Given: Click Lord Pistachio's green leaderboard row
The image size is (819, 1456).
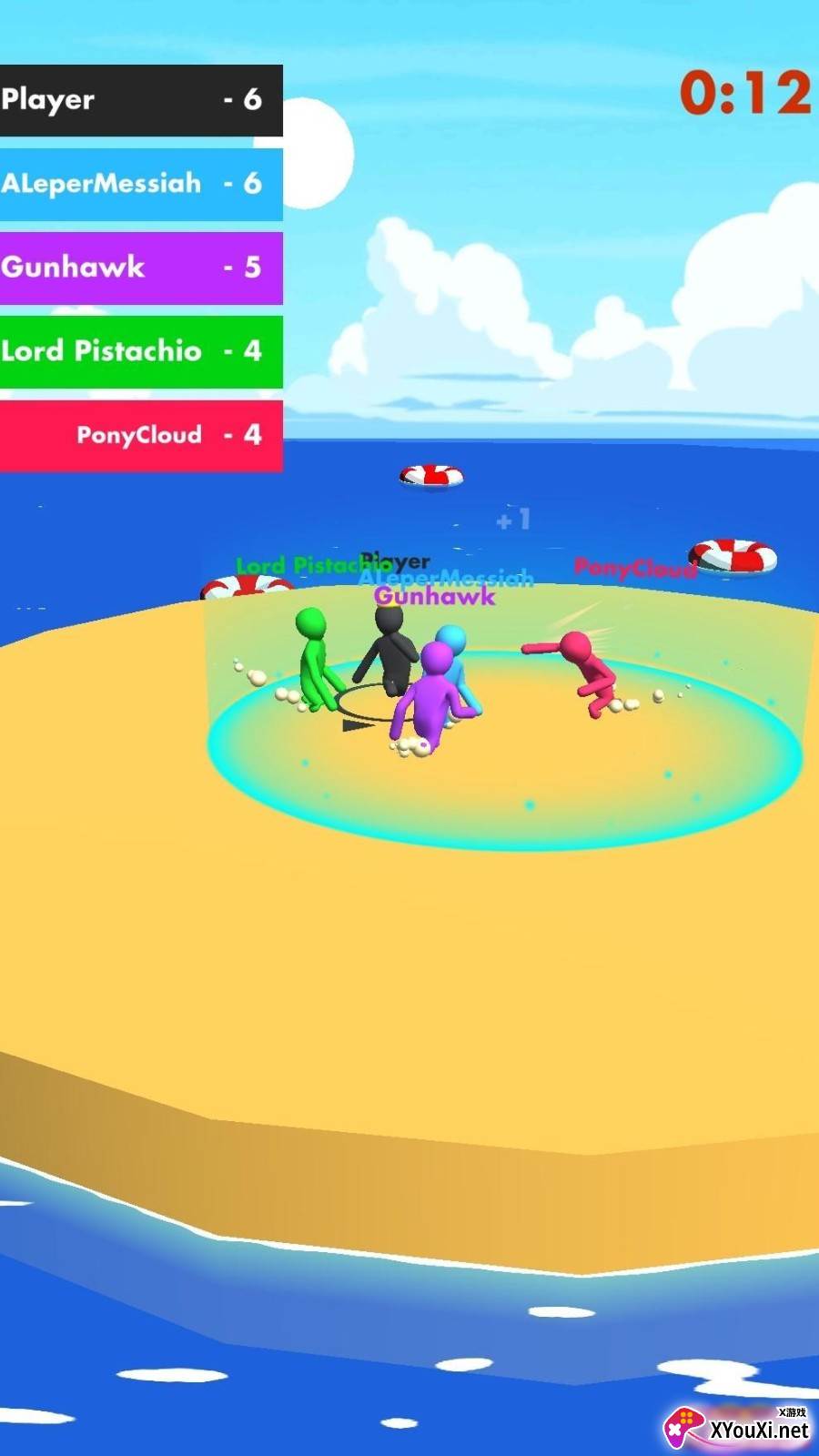Looking at the screenshot, I should click(140, 351).
